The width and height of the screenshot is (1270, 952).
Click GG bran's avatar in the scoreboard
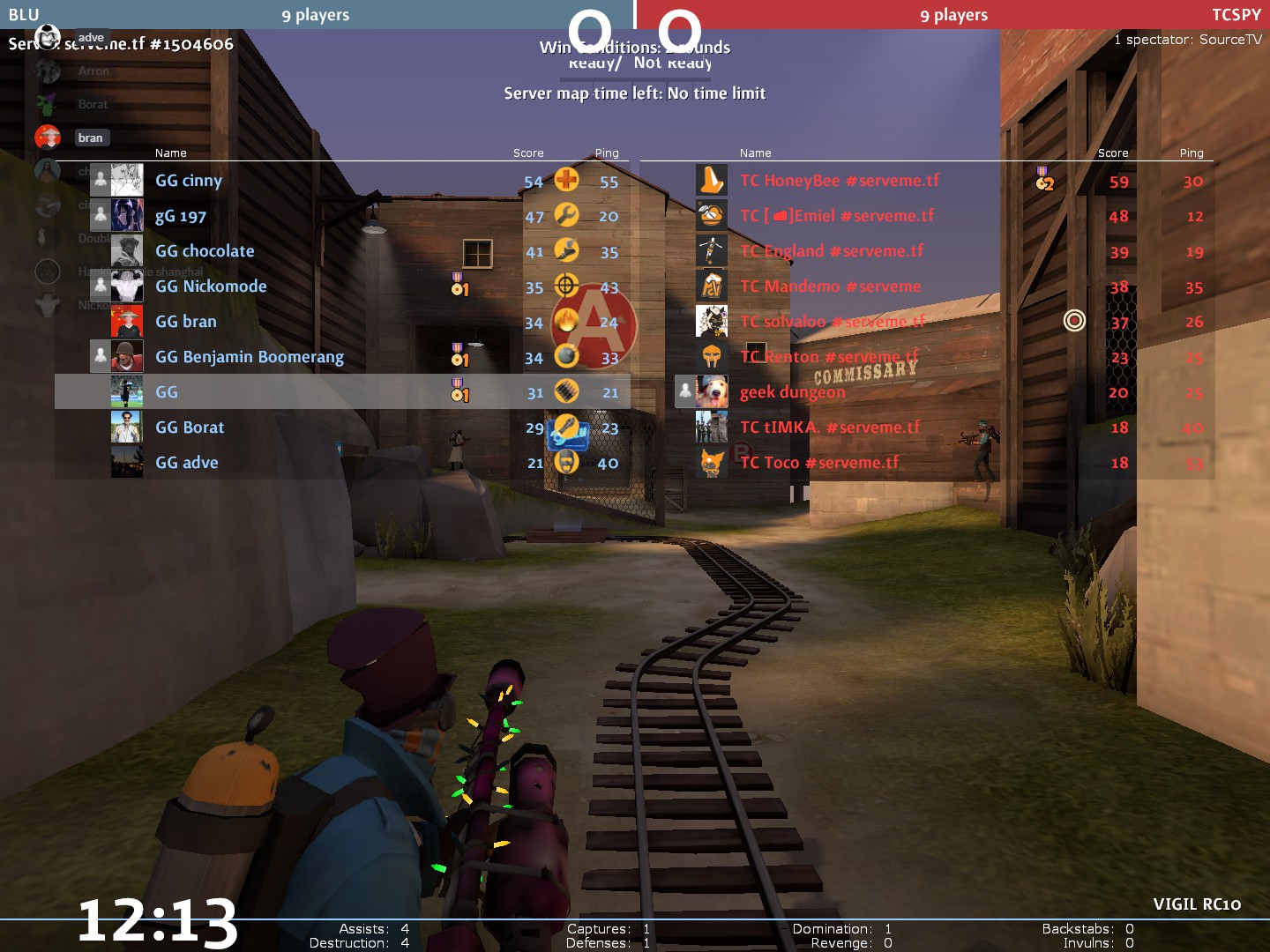[x=127, y=322]
